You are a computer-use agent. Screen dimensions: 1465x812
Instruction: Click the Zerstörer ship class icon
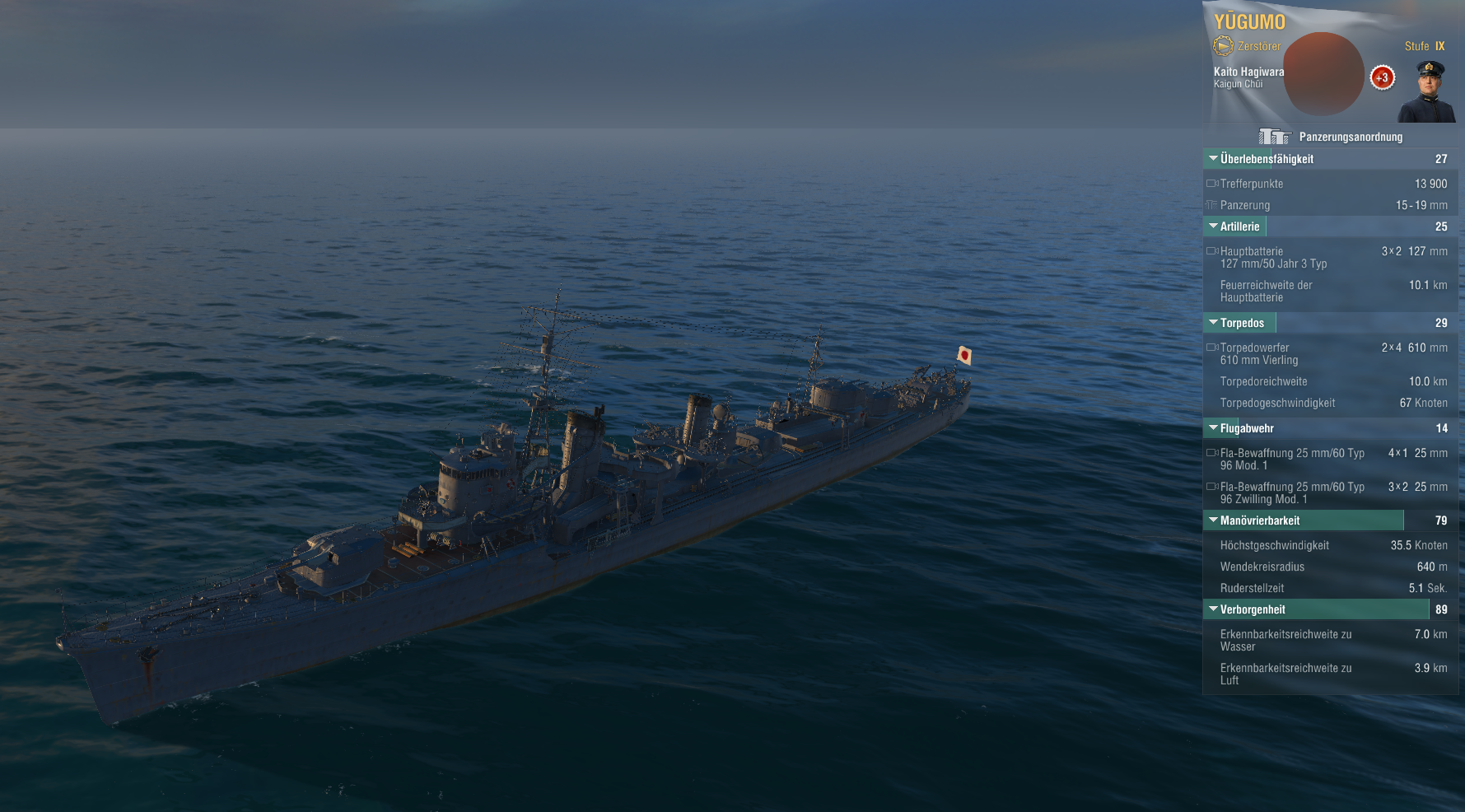(x=1223, y=46)
